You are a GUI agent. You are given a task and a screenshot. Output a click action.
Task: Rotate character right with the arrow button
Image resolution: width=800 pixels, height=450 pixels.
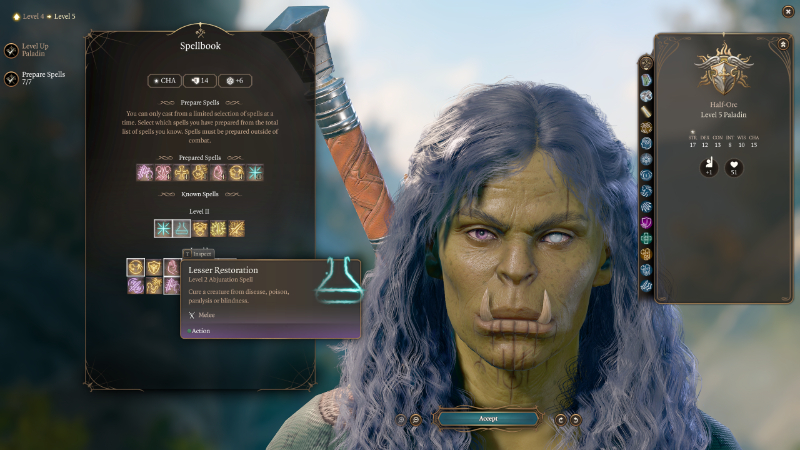tap(575, 419)
